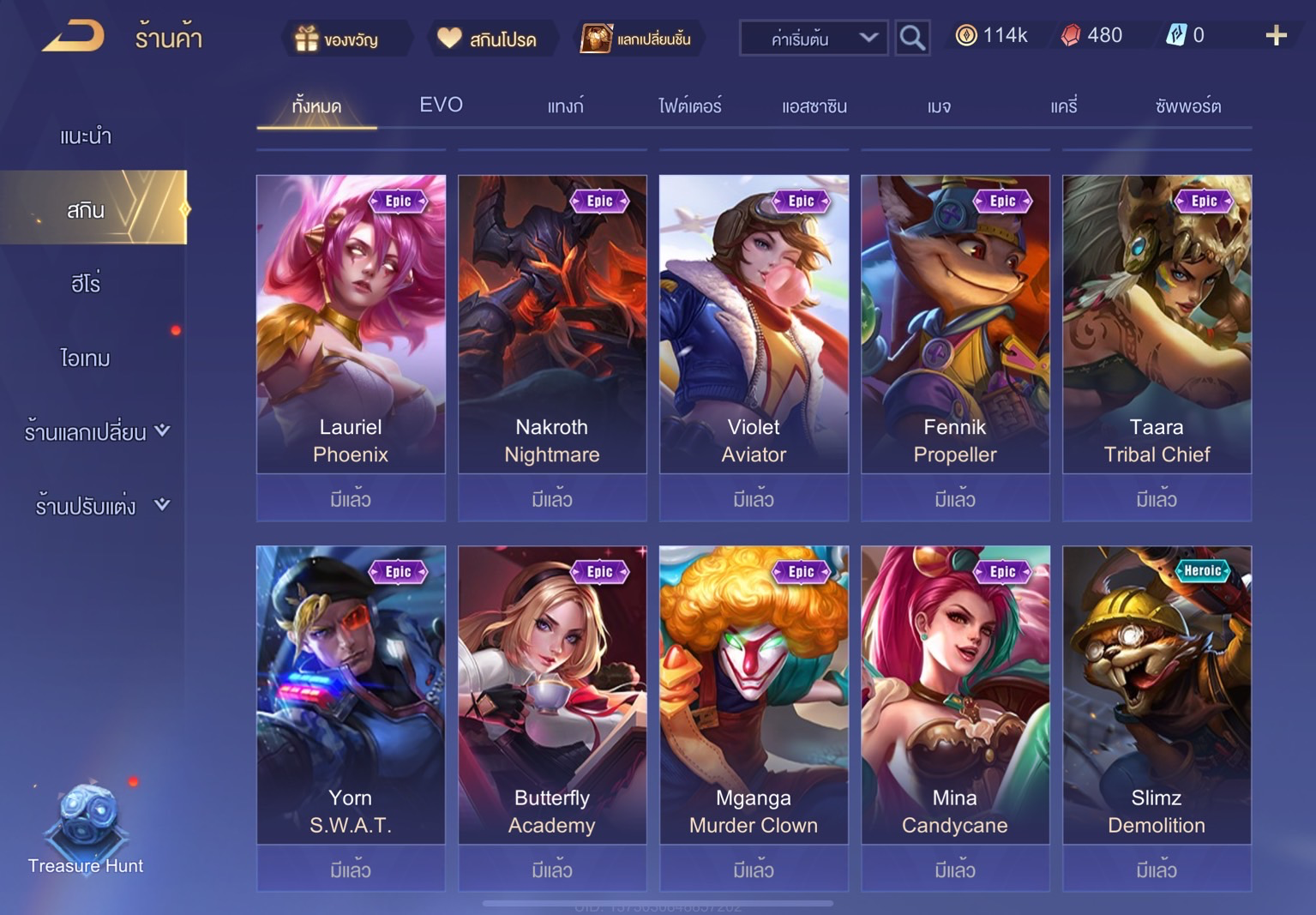Image resolution: width=1316 pixels, height=915 pixels.
Task: Switch to the แทงก์ tank tab
Action: pyautogui.click(x=565, y=106)
